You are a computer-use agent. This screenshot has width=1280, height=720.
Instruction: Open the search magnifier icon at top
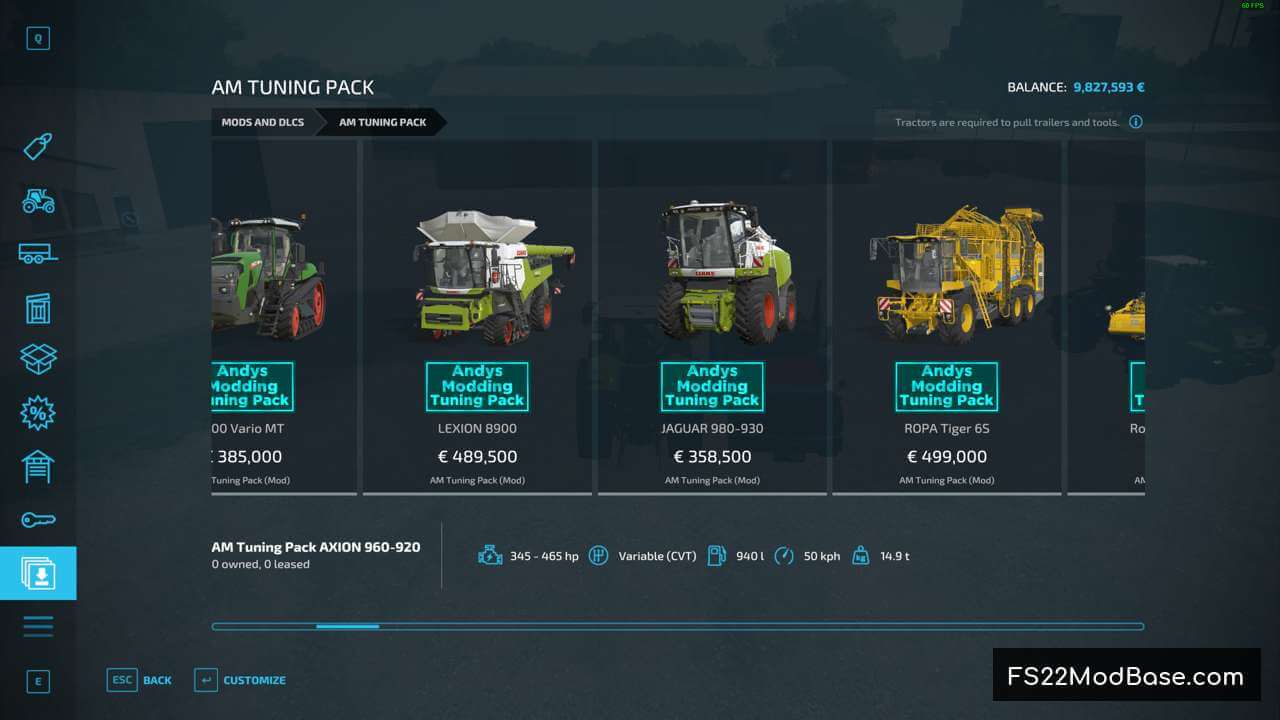tap(38, 37)
